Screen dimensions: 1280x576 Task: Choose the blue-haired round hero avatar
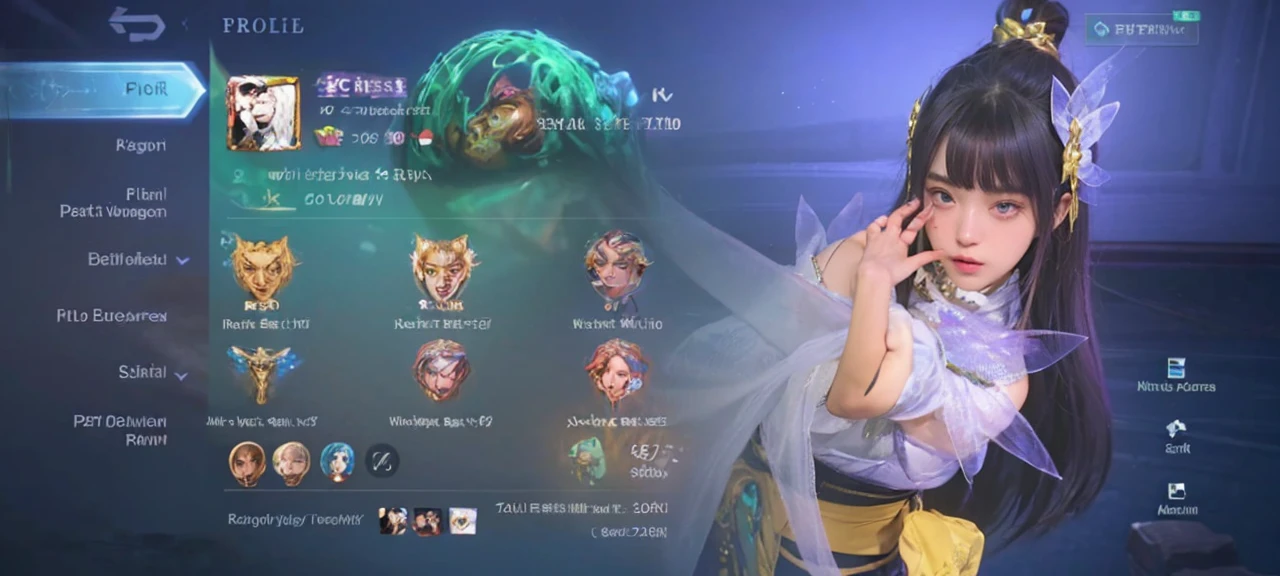tap(337, 461)
